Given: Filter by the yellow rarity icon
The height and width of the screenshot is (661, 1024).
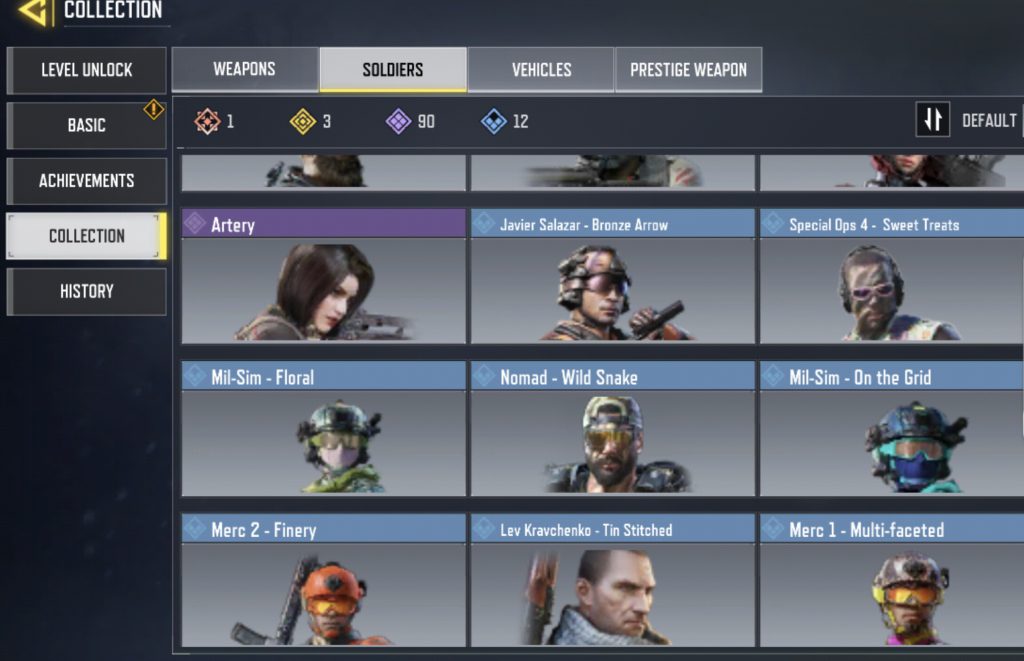Looking at the screenshot, I should pos(303,122).
